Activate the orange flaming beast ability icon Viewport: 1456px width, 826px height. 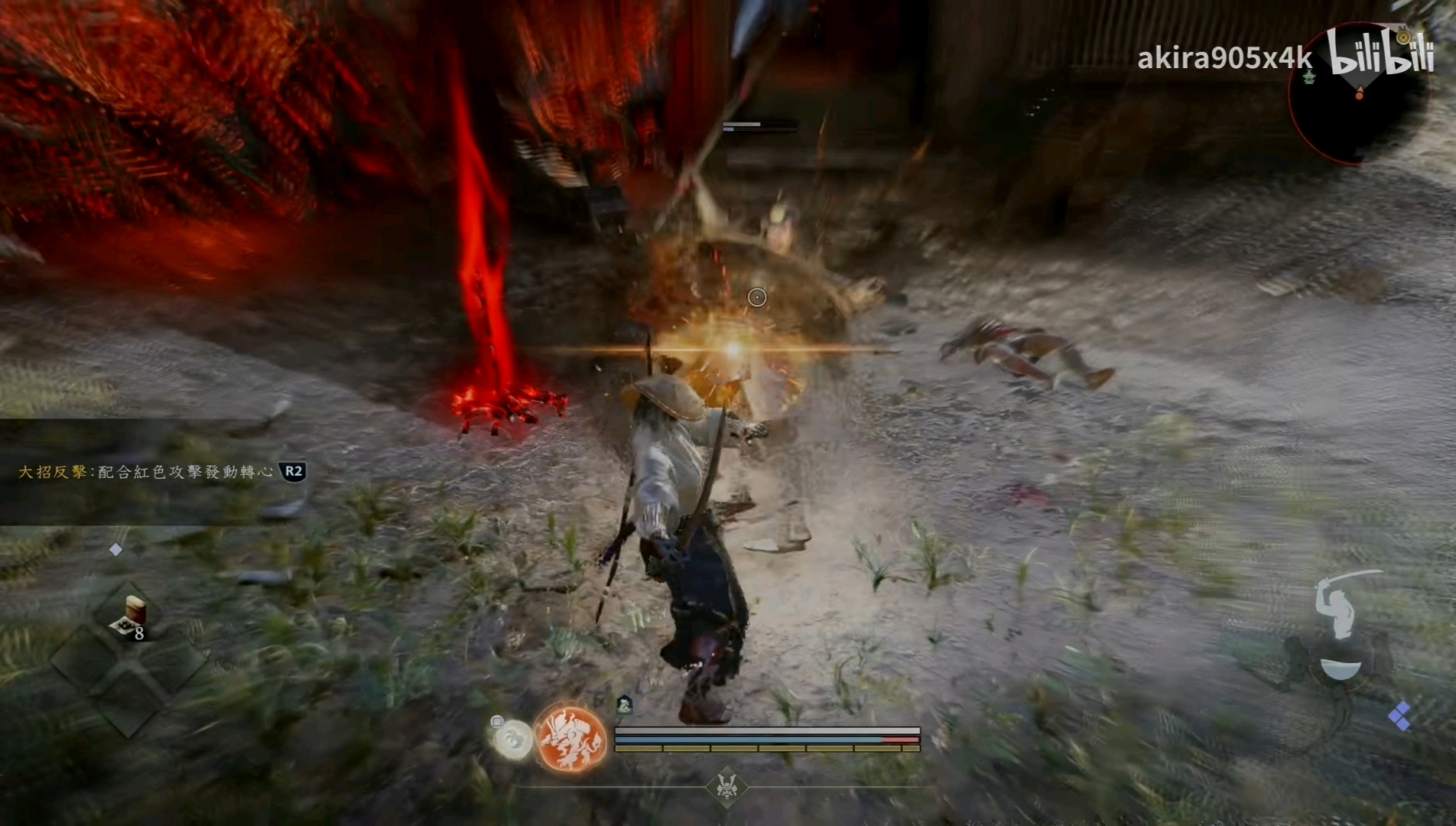pyautogui.click(x=571, y=738)
